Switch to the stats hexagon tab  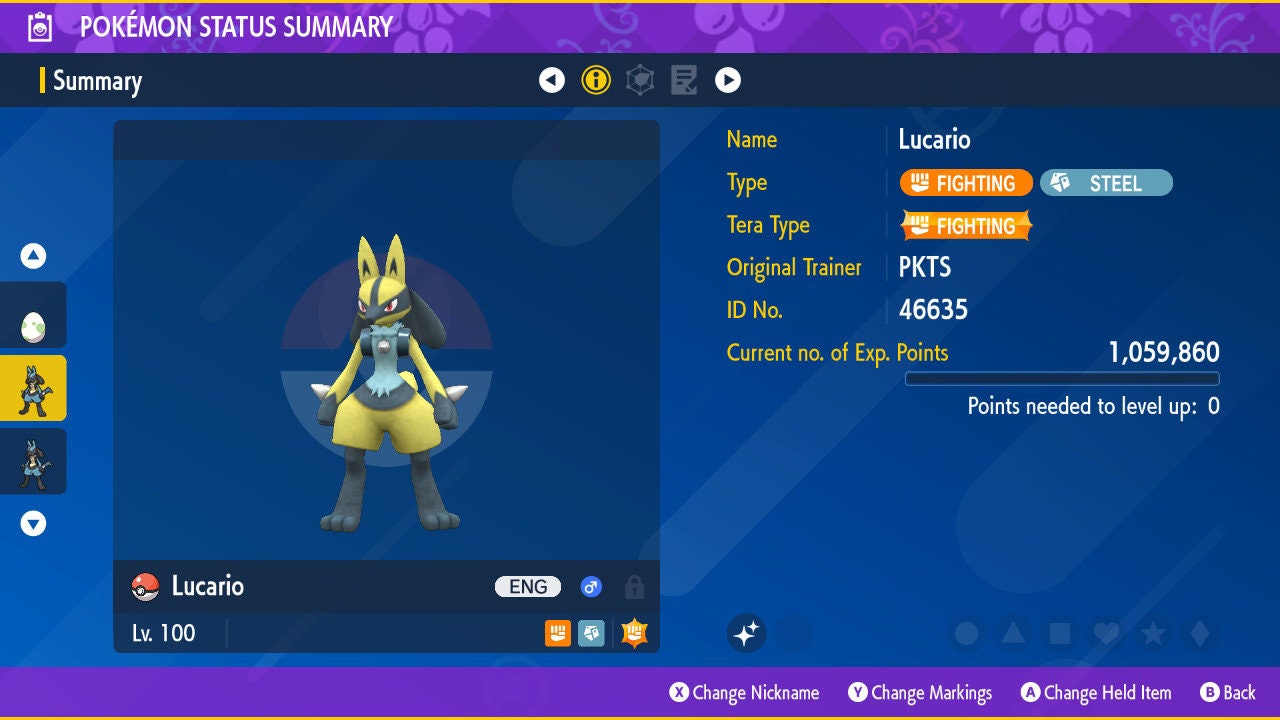click(x=640, y=80)
